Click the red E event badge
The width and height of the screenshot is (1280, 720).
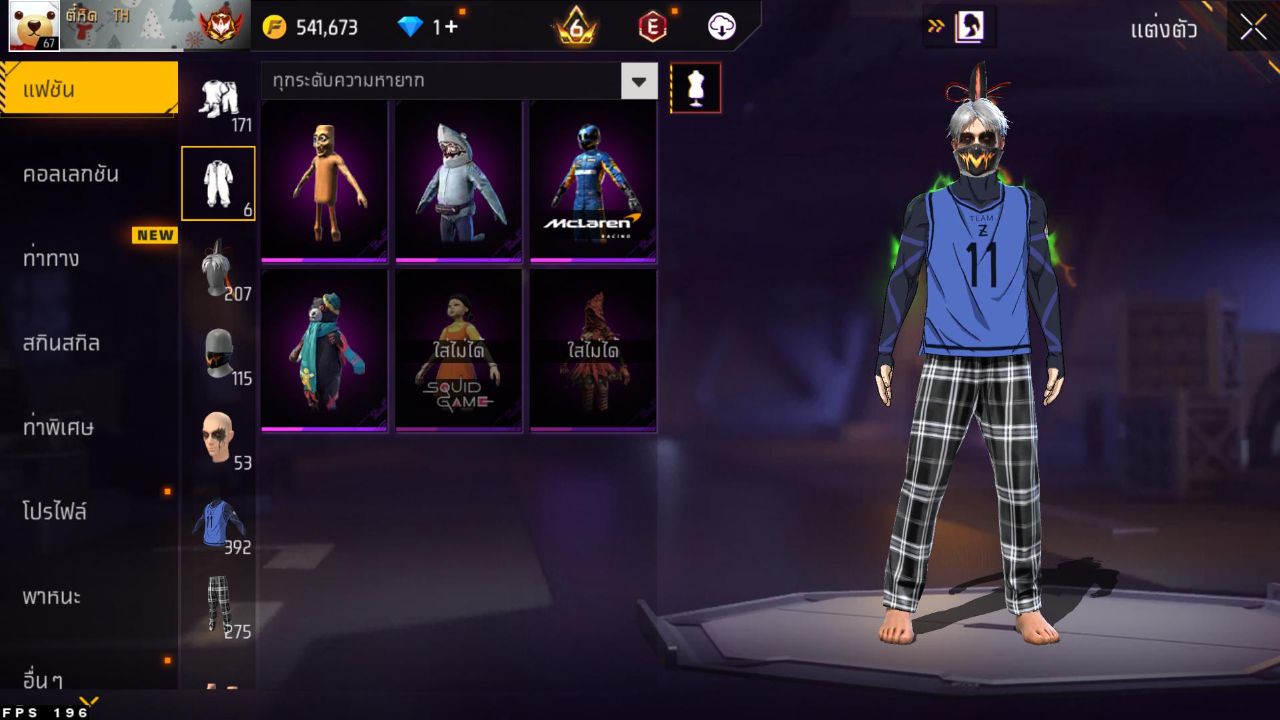651,27
